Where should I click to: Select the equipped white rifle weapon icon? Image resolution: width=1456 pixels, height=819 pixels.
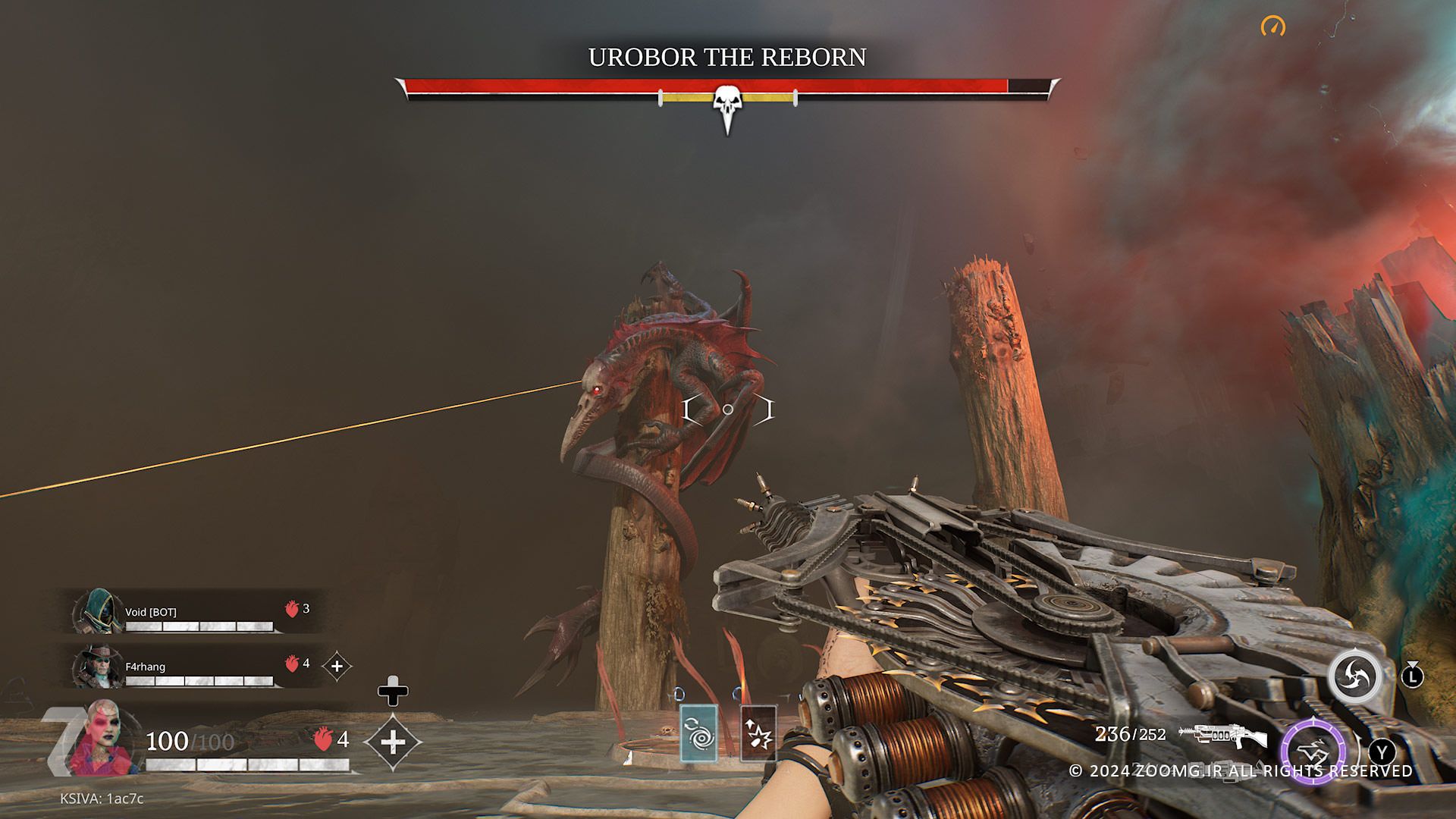coord(1222,736)
